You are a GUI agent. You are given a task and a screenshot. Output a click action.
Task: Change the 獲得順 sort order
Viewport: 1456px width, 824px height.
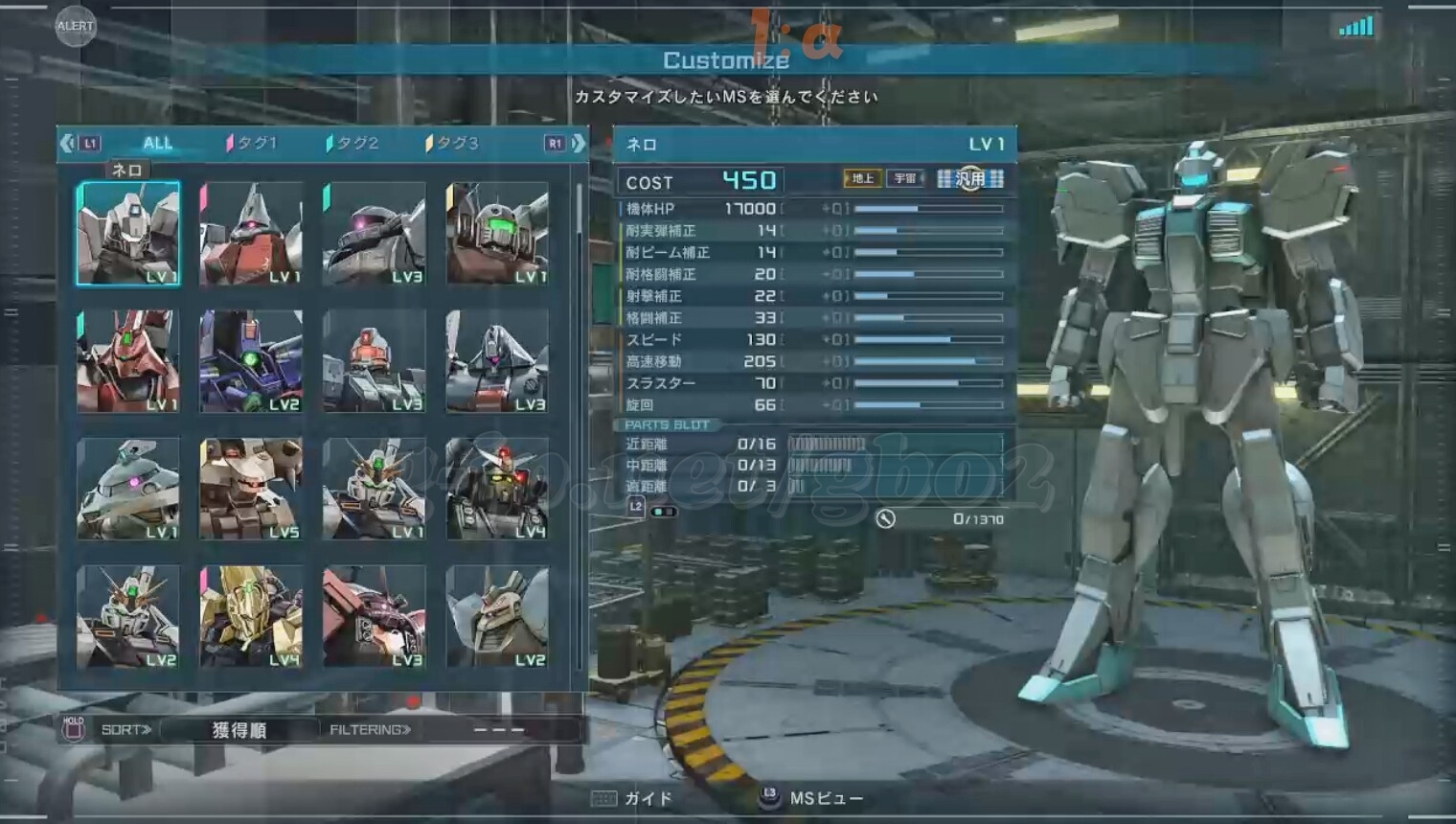tap(239, 730)
